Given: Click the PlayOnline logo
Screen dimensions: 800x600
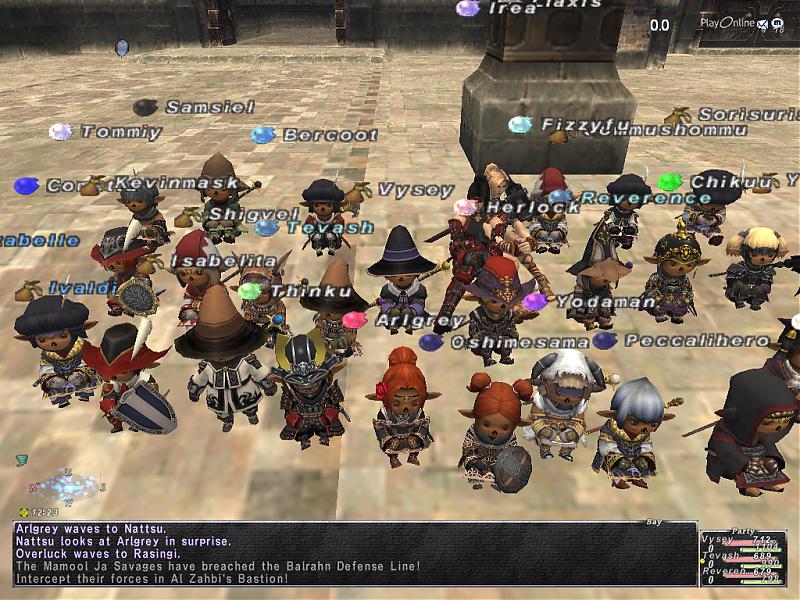Looking at the screenshot, I should pos(726,23).
